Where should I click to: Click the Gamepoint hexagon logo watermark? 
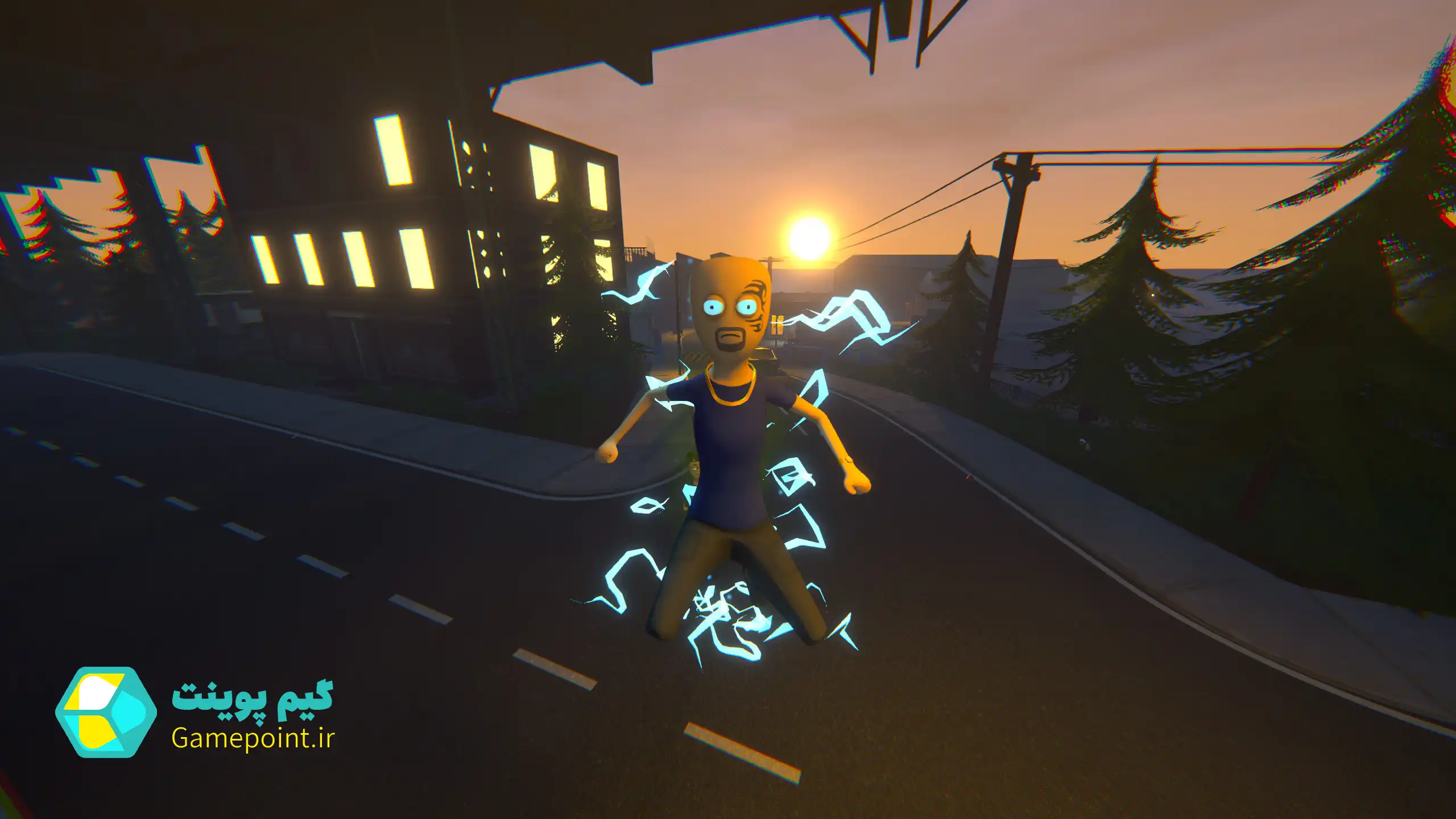[x=106, y=712]
